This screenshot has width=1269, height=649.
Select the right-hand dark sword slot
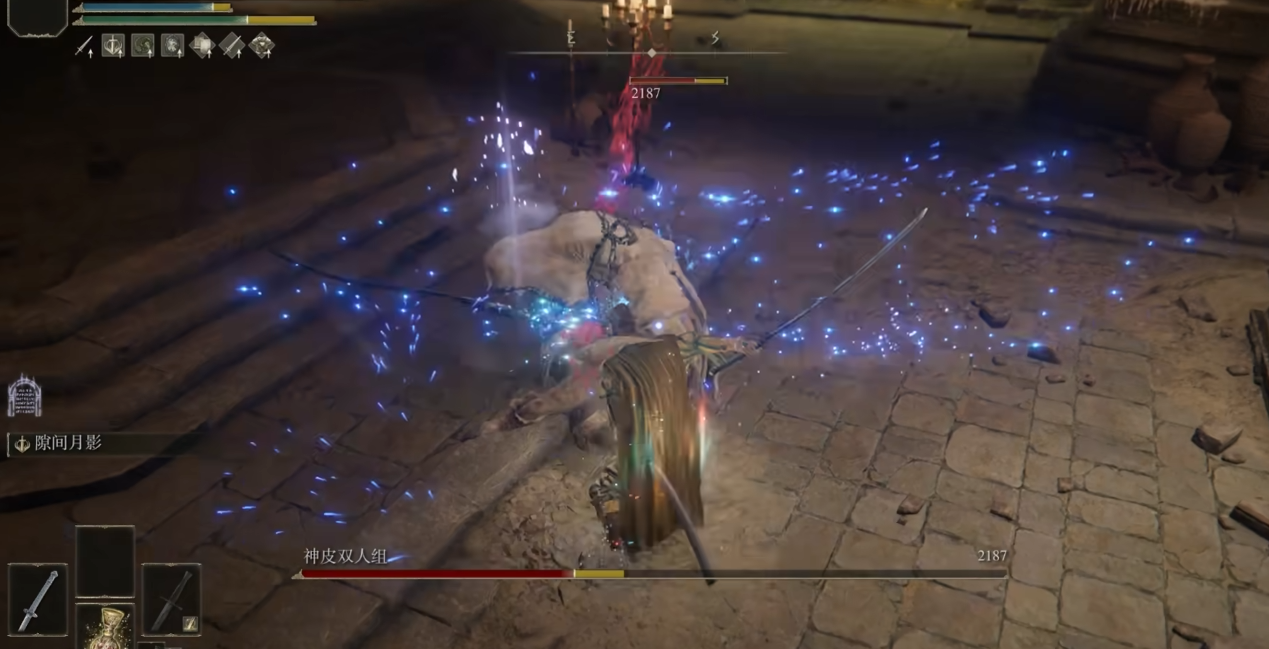tap(171, 599)
